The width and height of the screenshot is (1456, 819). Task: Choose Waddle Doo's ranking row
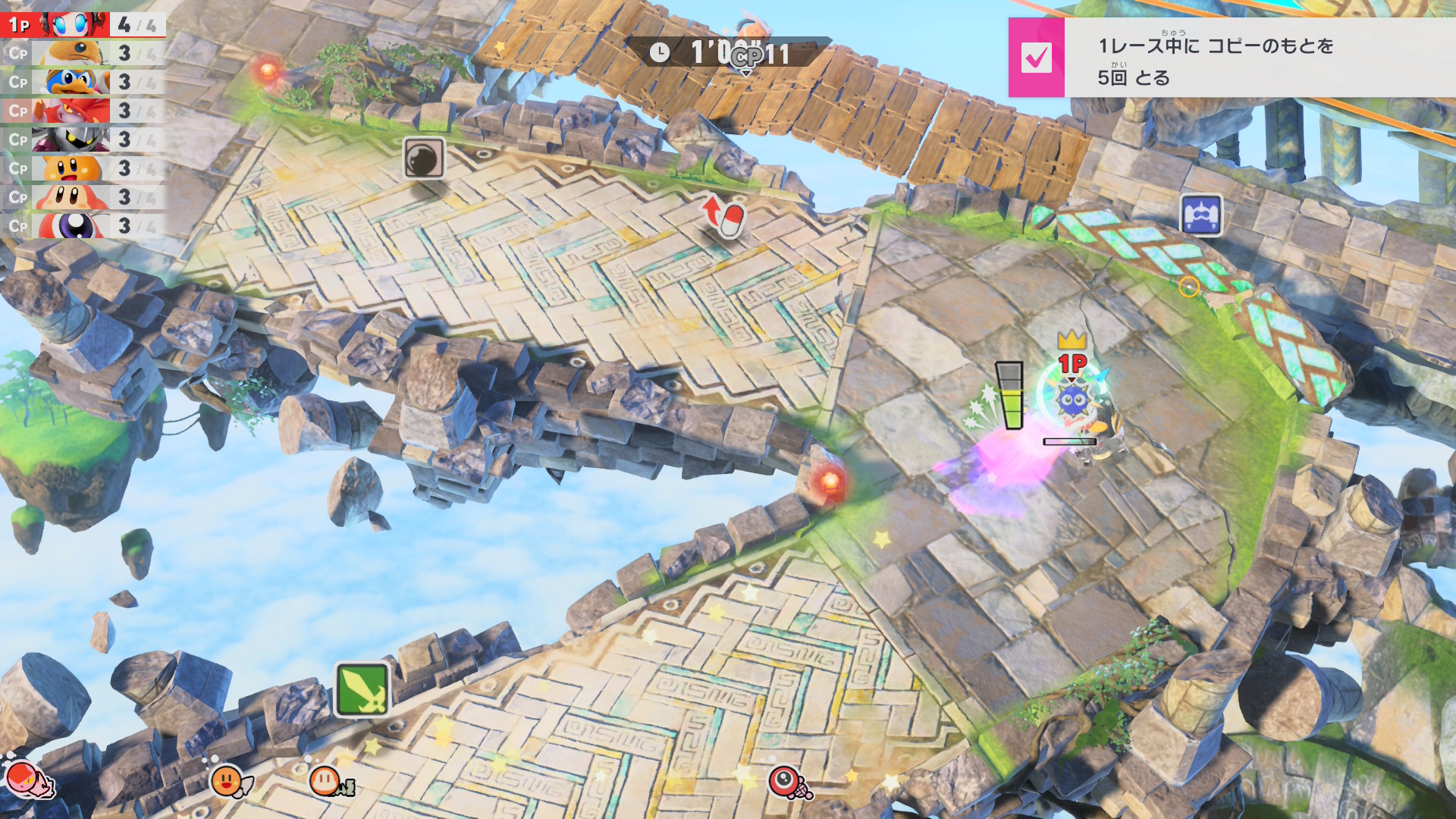click(82, 226)
